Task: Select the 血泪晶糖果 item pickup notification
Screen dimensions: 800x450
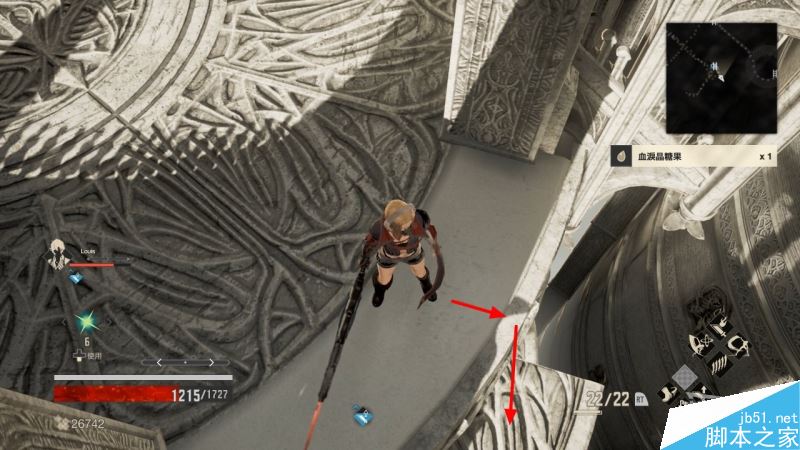Action: [x=696, y=157]
